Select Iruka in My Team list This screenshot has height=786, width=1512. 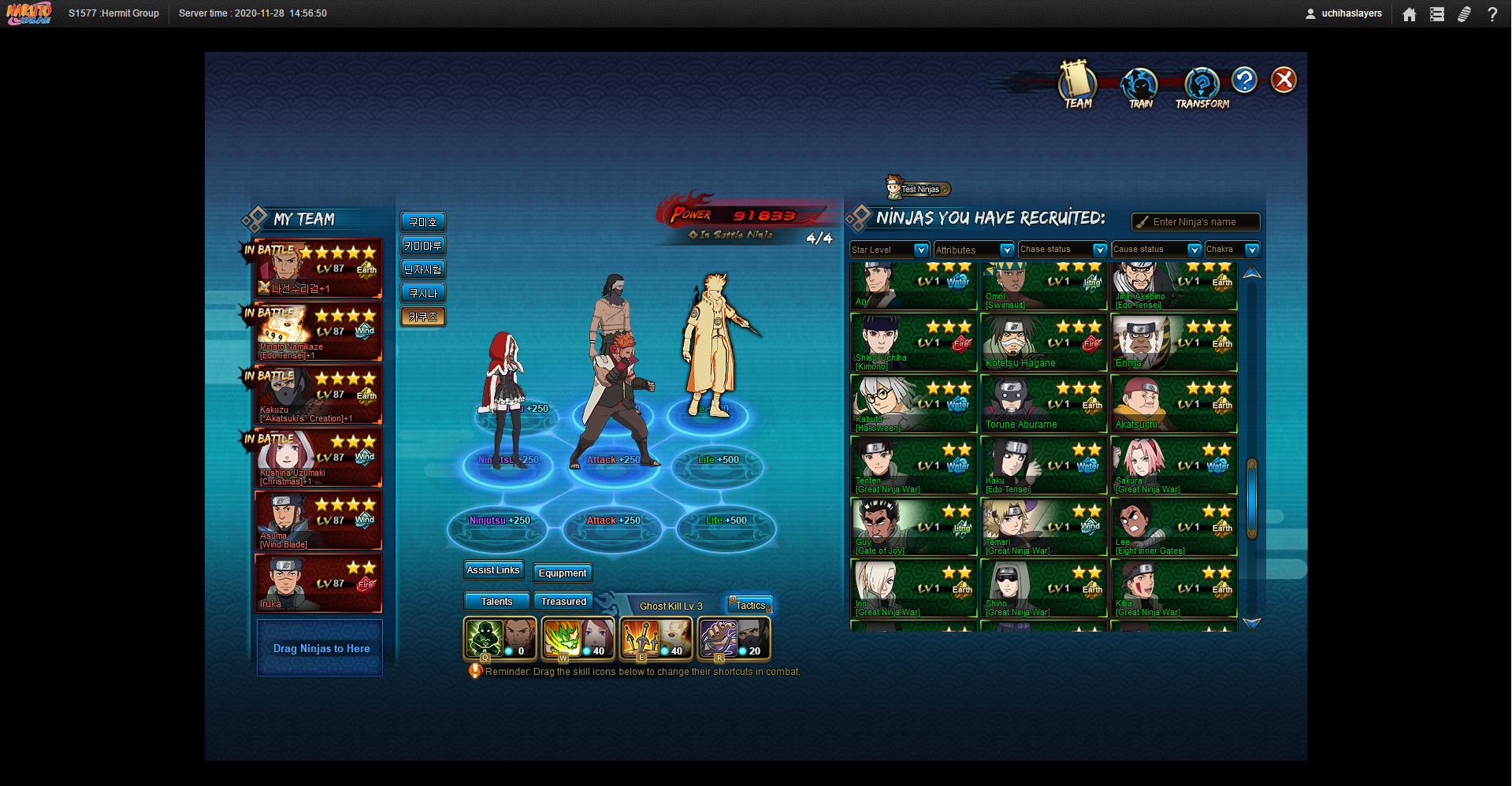click(318, 584)
